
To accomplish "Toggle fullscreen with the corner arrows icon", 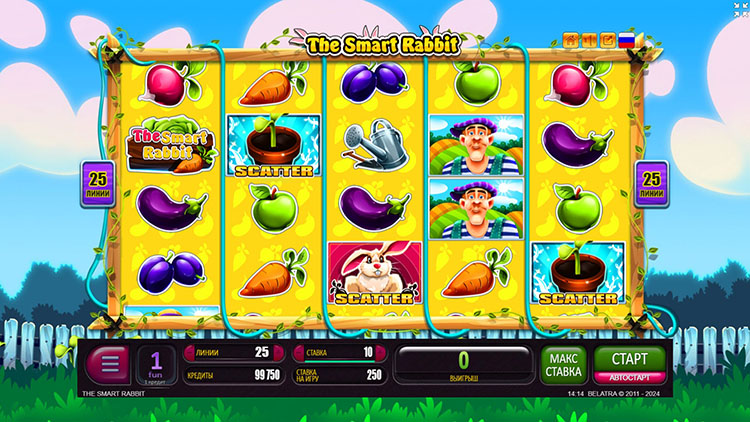I will 740,9.
